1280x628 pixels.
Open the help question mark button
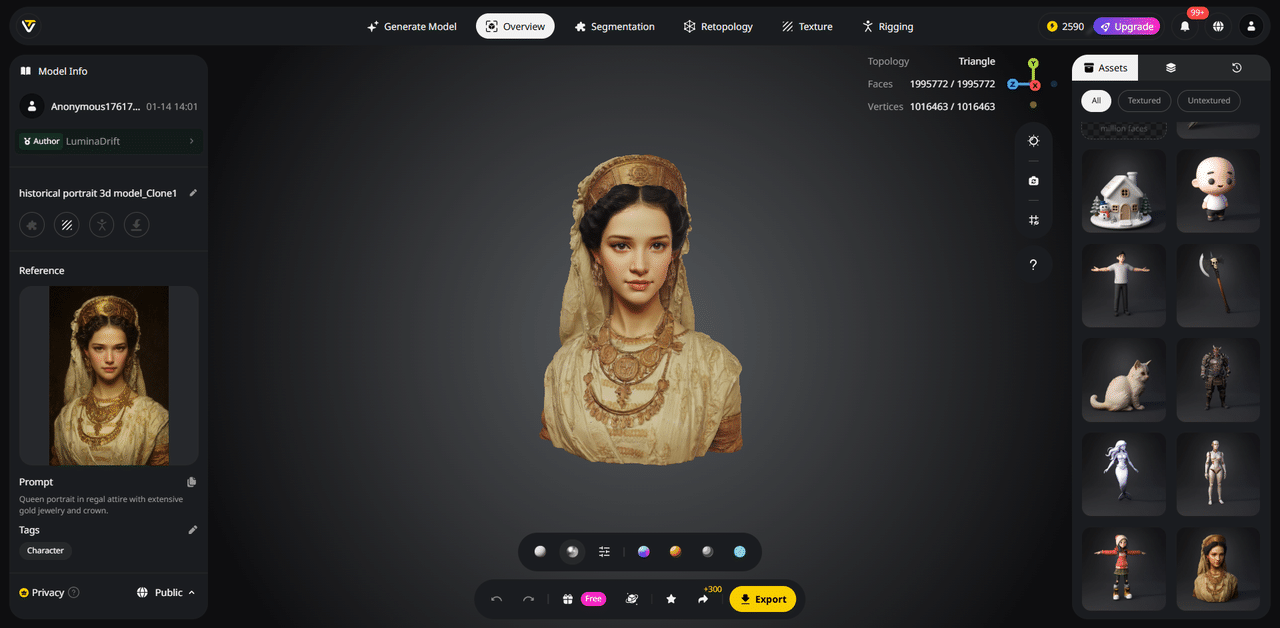pos(1033,265)
